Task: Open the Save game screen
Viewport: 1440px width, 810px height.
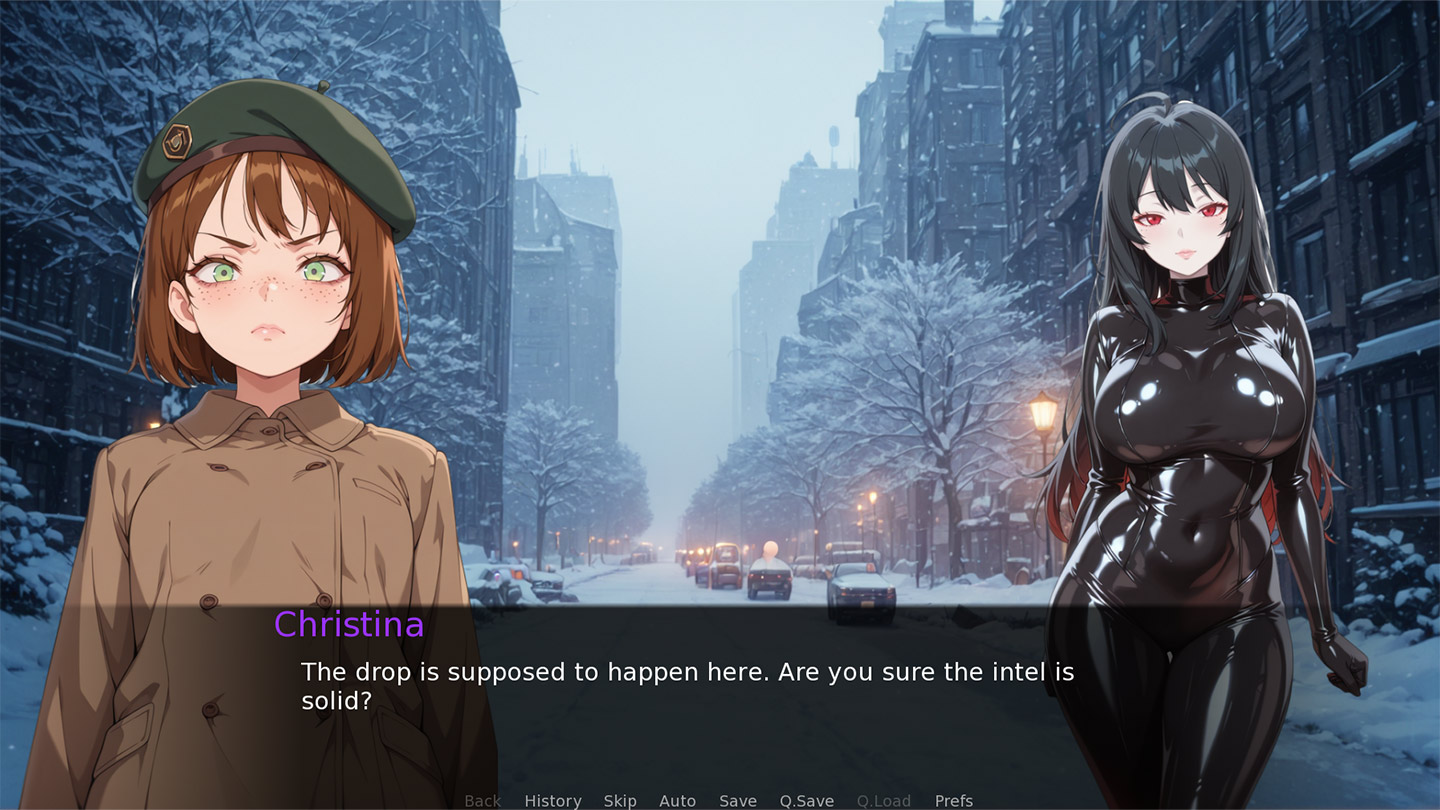Action: click(738, 800)
